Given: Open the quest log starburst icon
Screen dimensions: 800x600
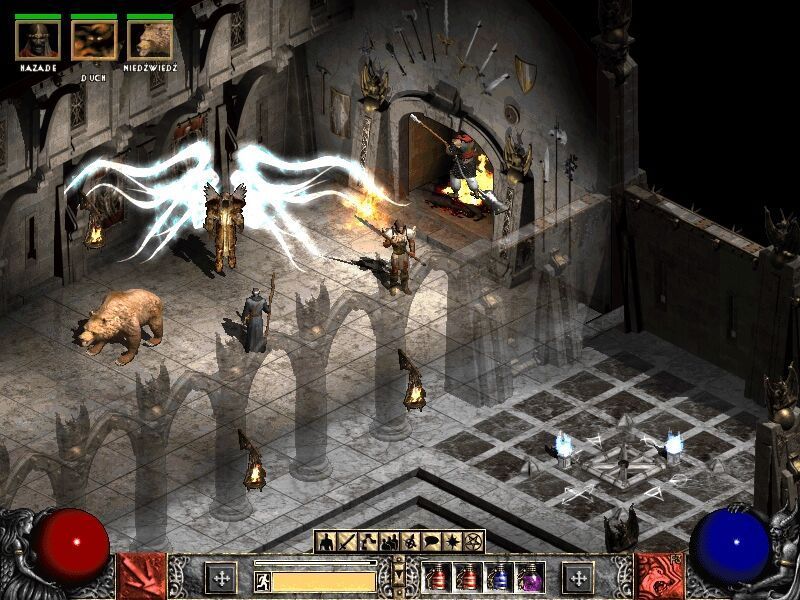Looking at the screenshot, I should (x=452, y=542).
